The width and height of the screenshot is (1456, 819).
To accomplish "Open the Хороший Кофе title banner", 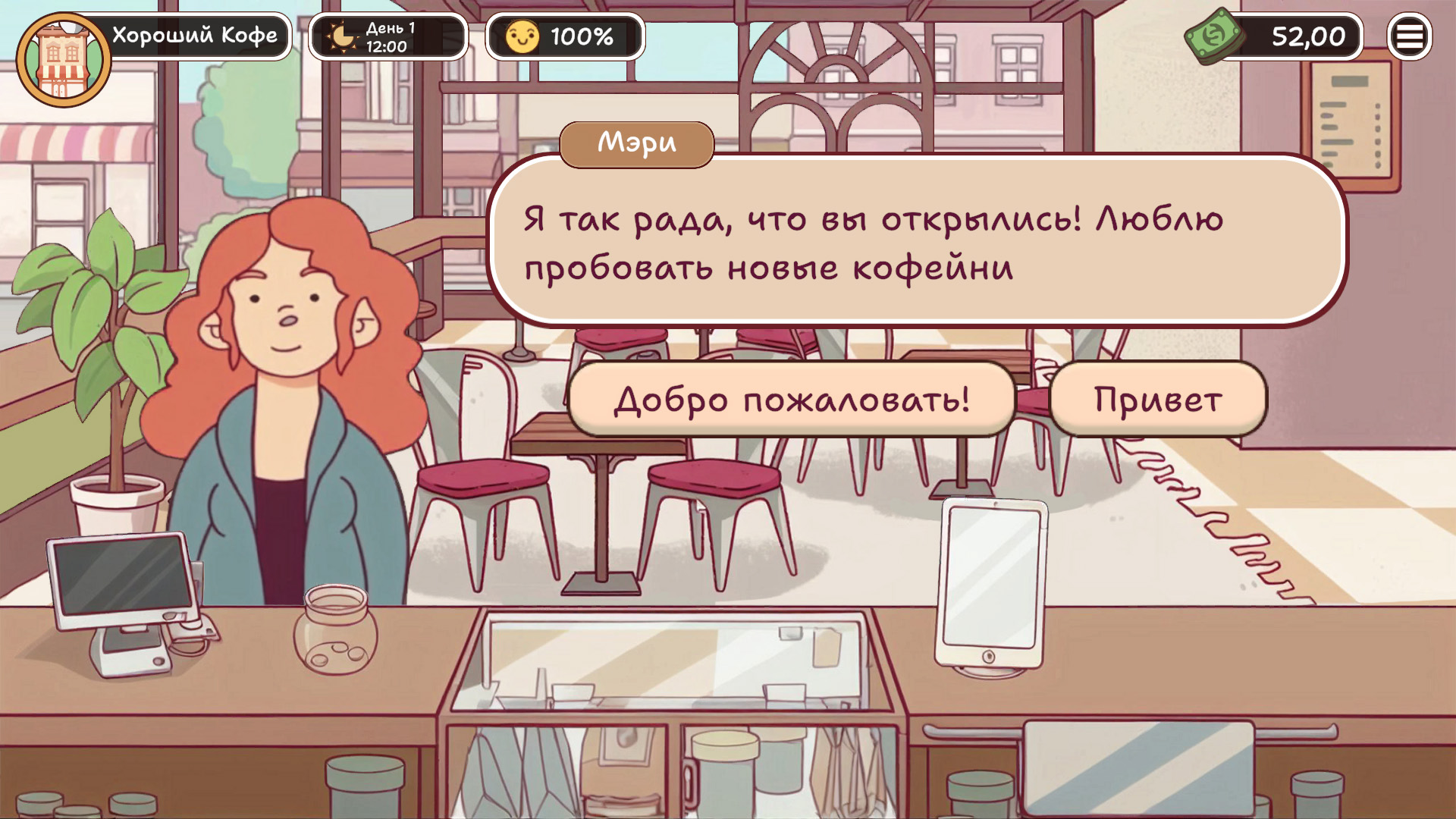I will point(196,34).
